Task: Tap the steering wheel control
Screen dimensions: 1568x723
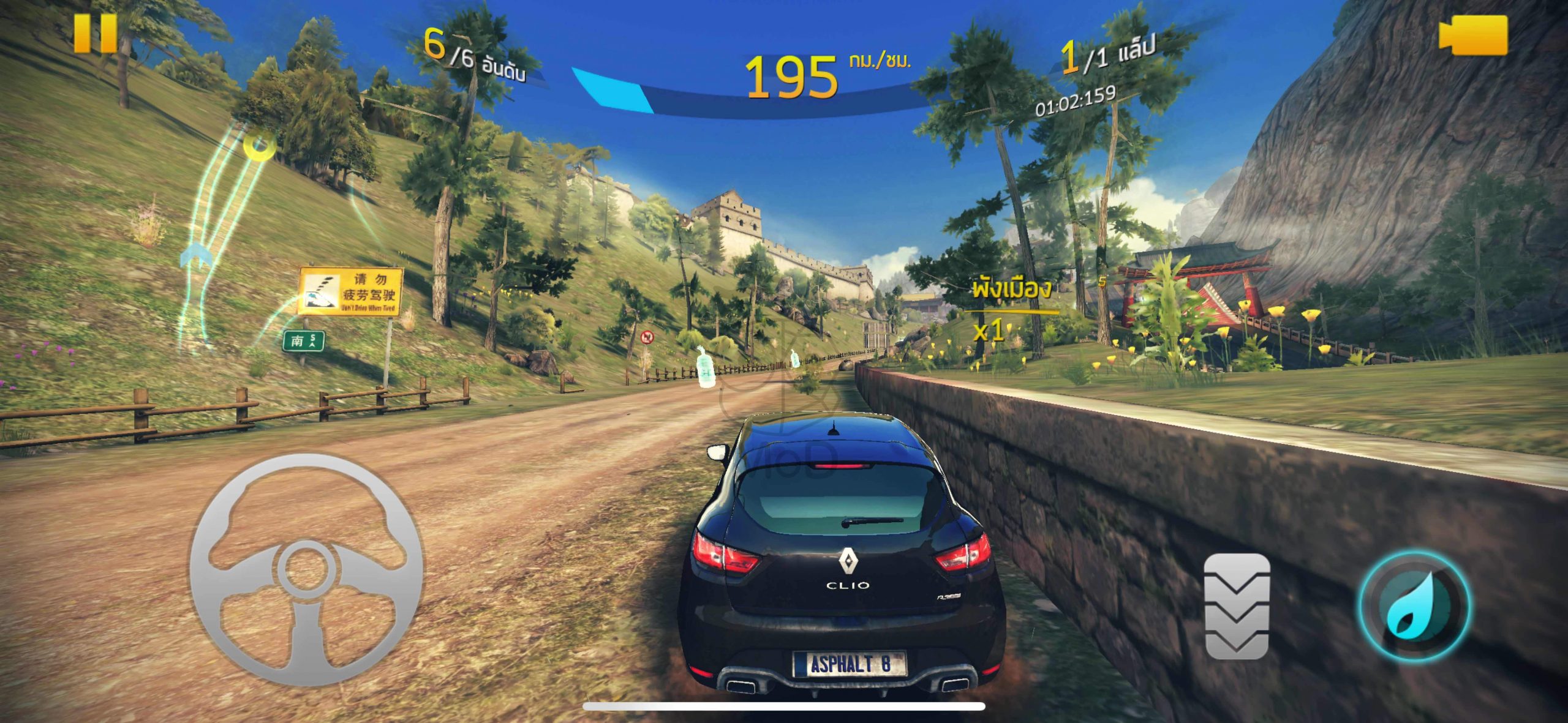Action: click(x=306, y=569)
